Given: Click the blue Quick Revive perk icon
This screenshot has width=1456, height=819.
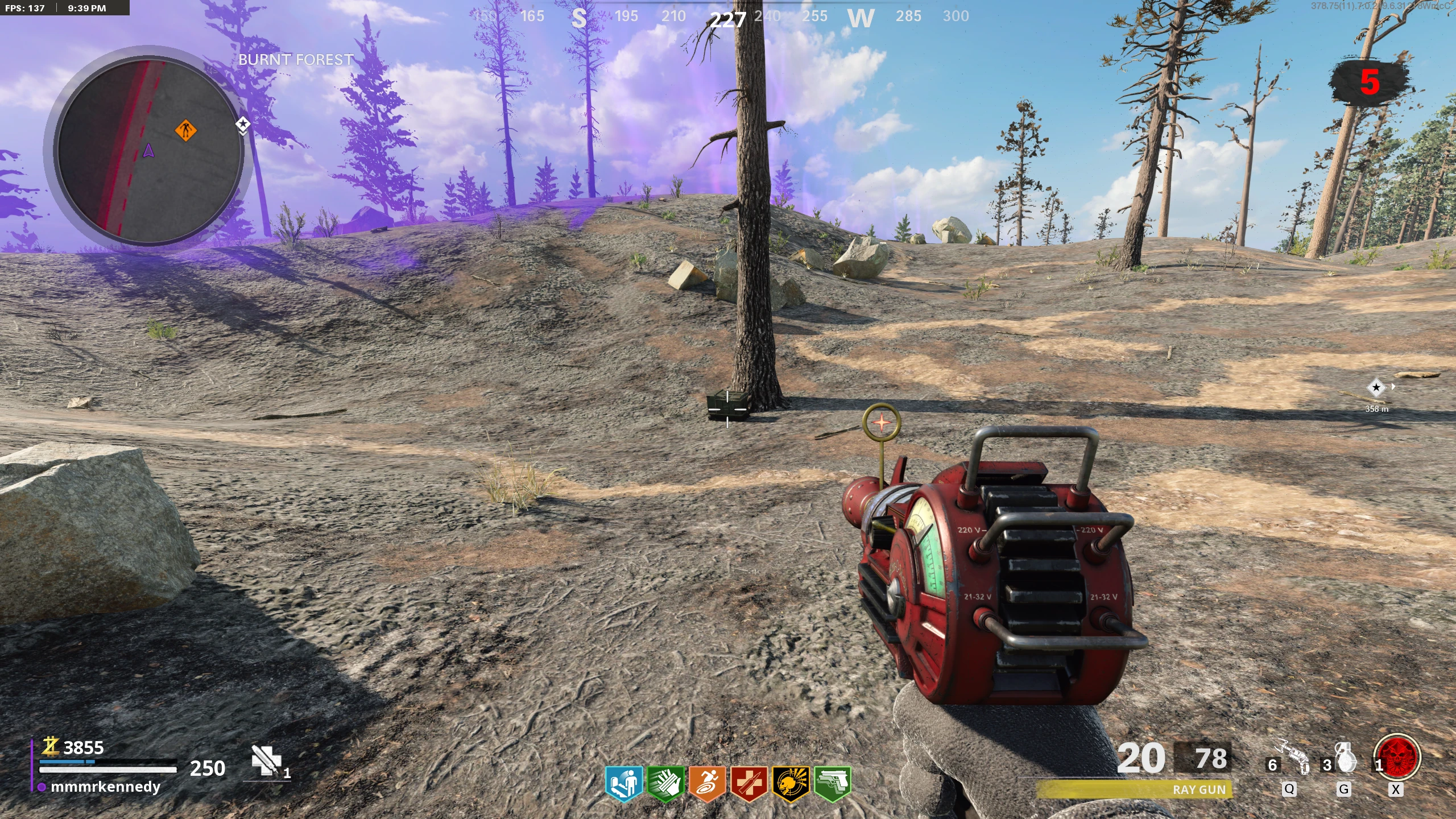Looking at the screenshot, I should (623, 784).
